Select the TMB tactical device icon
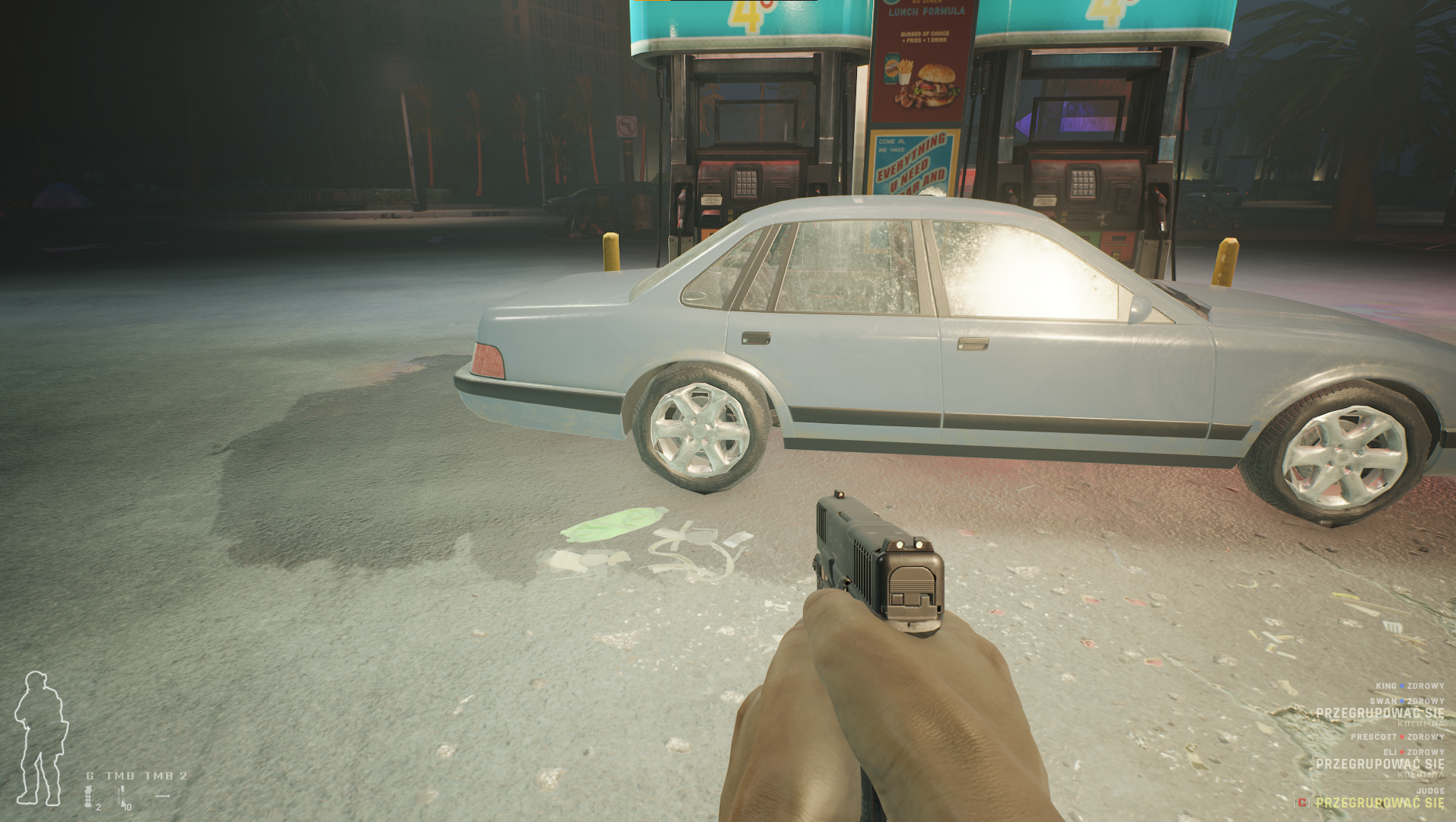This screenshot has width=1456, height=822. (x=122, y=796)
